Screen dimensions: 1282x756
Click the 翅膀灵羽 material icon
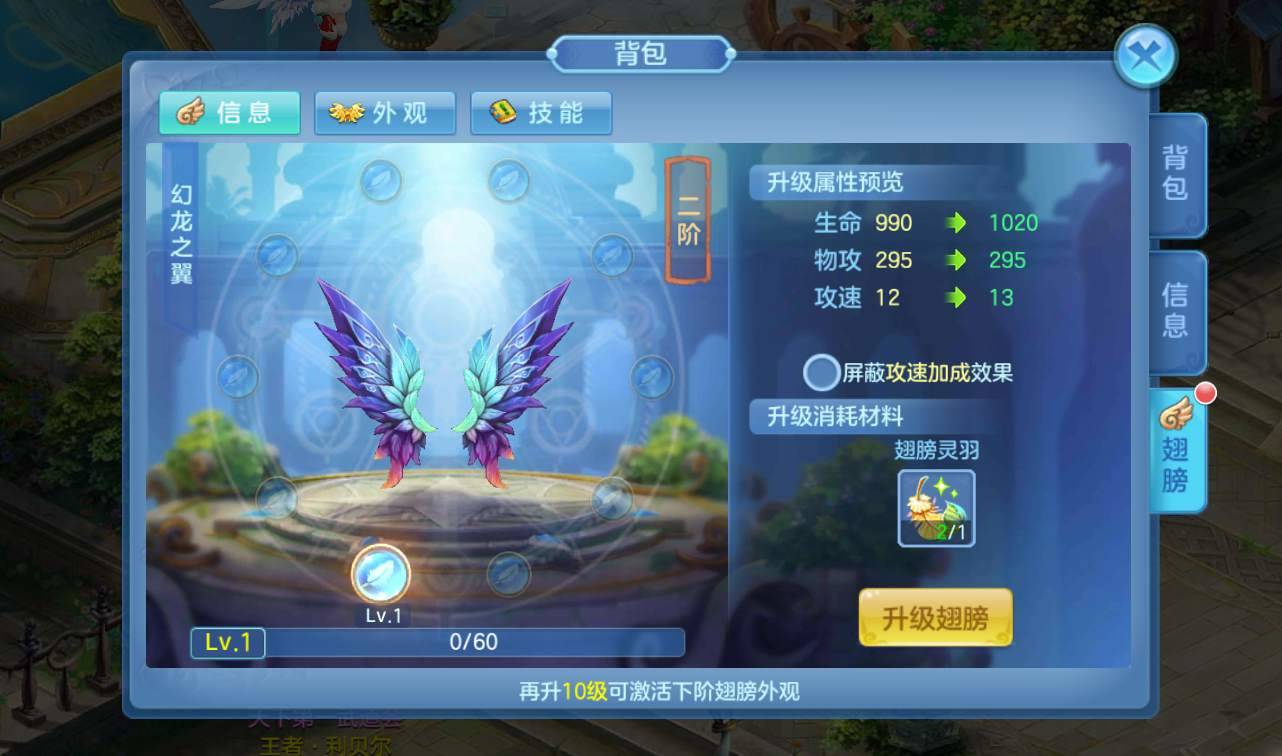[x=938, y=506]
